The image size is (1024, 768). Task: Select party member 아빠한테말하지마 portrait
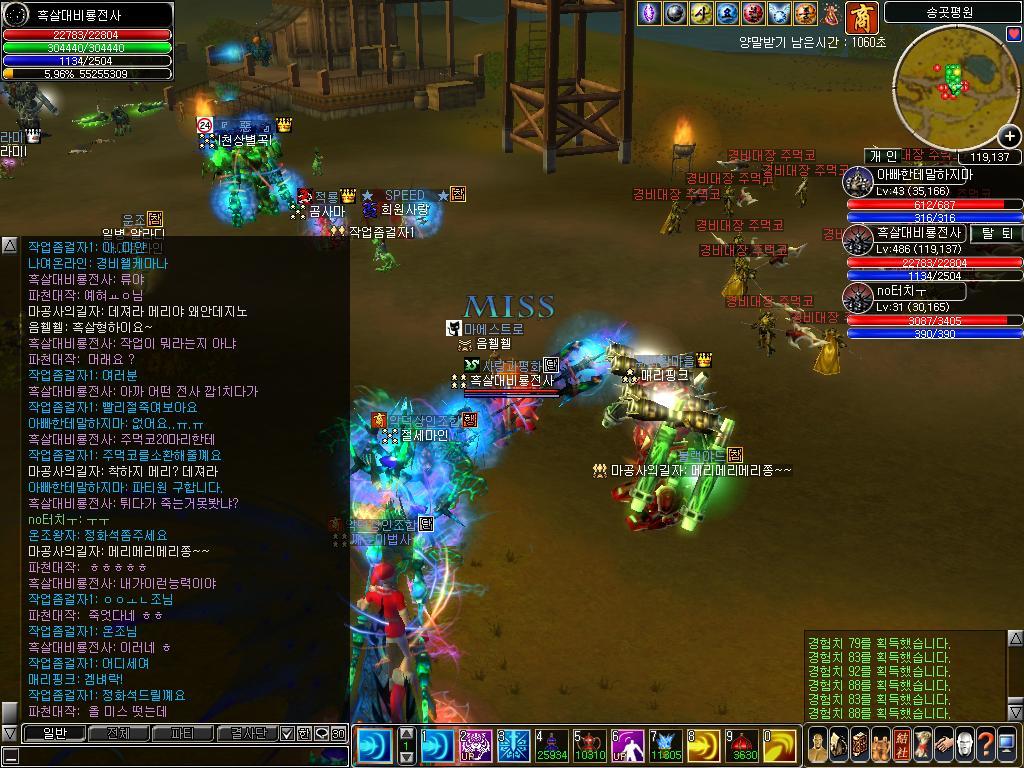[x=857, y=182]
